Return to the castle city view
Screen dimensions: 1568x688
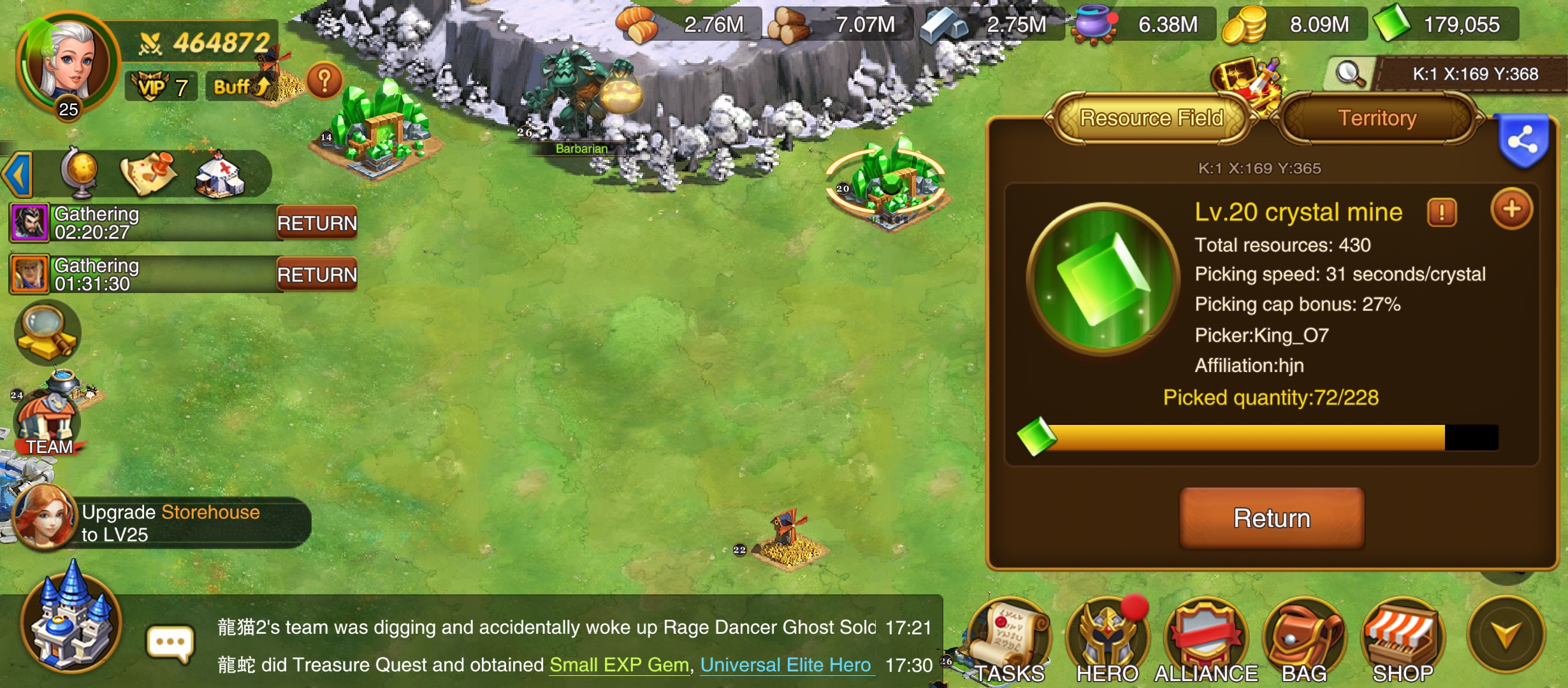tap(71, 621)
